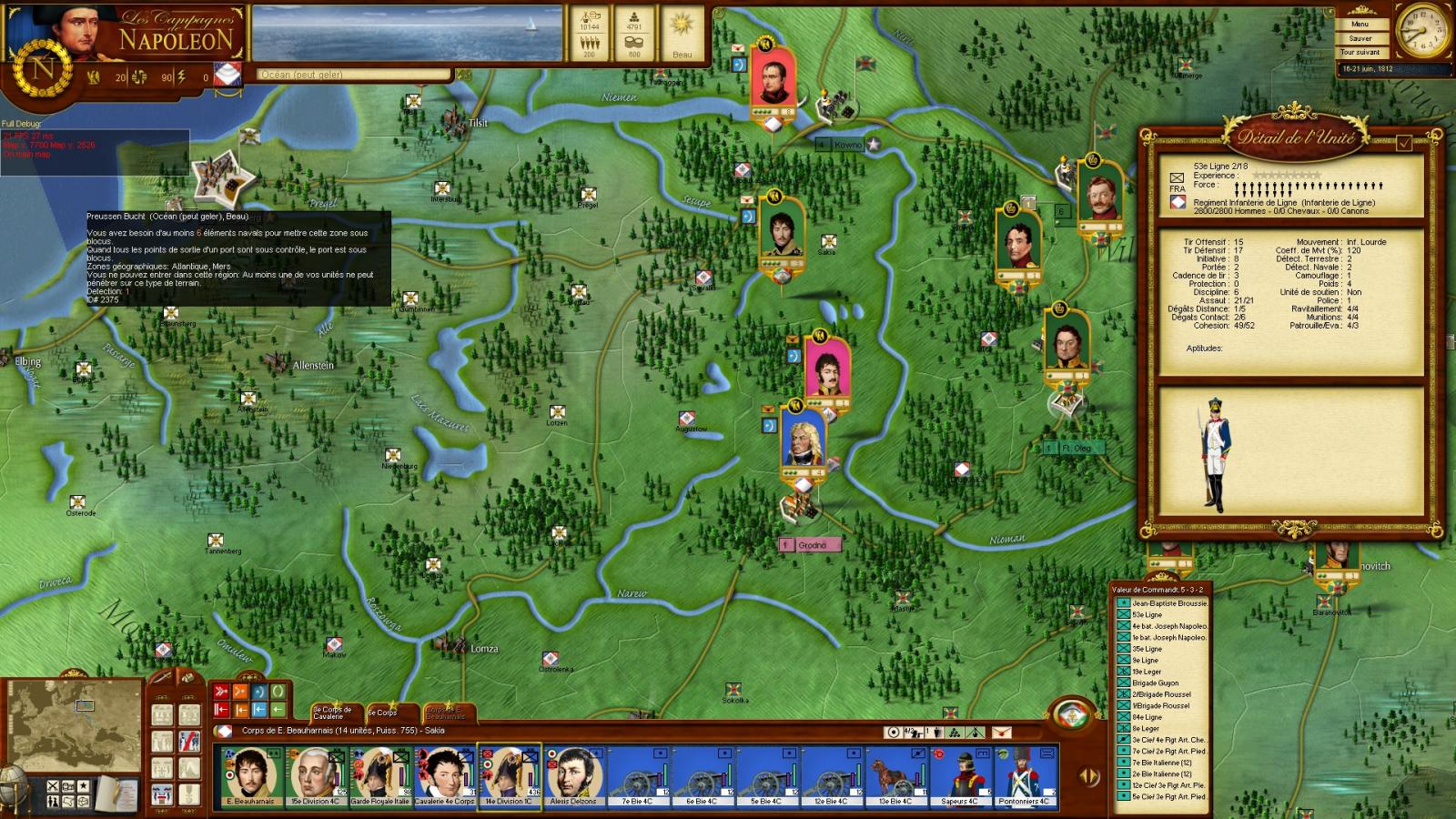End turn with Tour suivant

(1360, 52)
